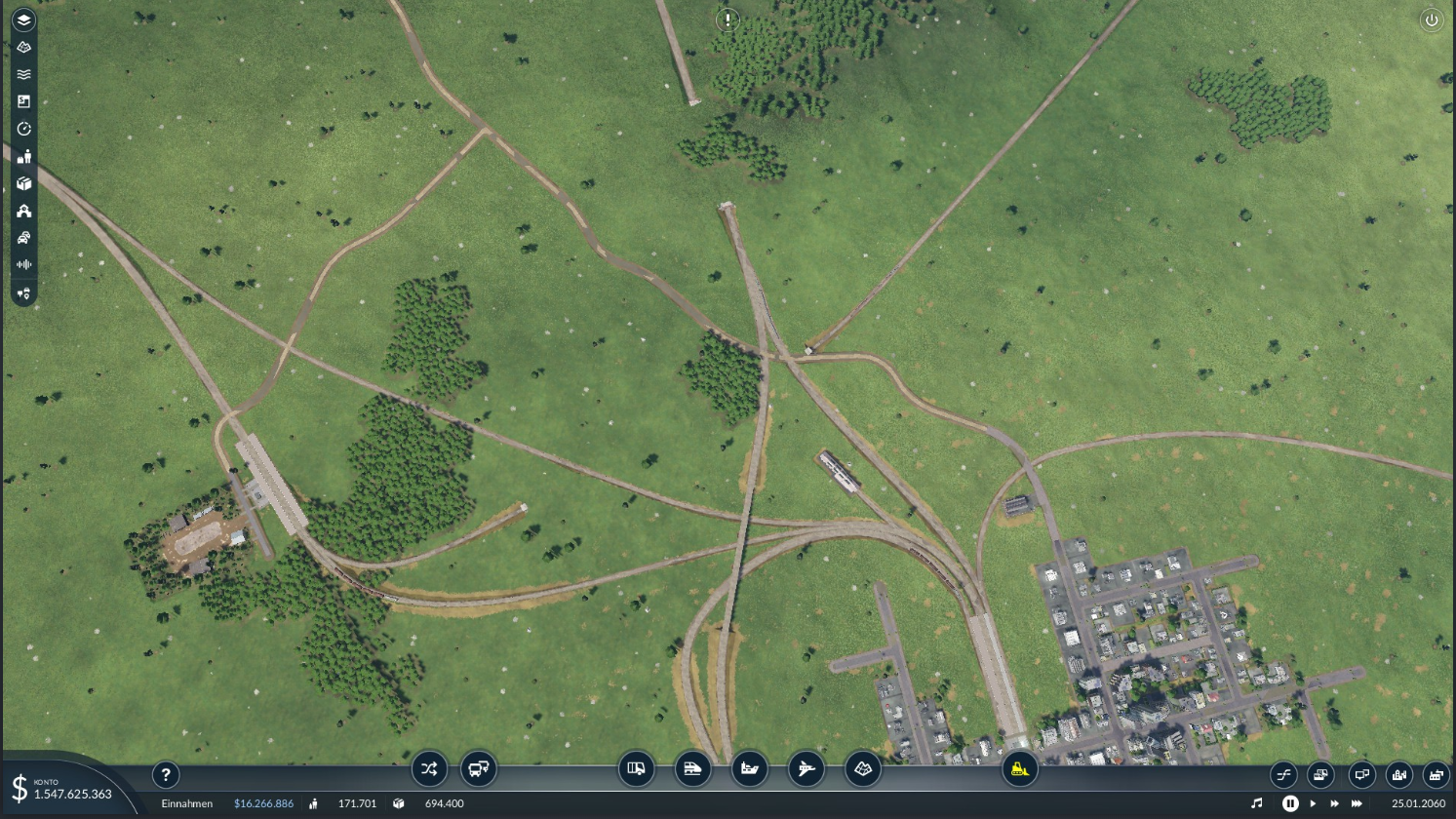The height and width of the screenshot is (819, 1456).
Task: Open the bus vehicle manager
Action: point(479,769)
